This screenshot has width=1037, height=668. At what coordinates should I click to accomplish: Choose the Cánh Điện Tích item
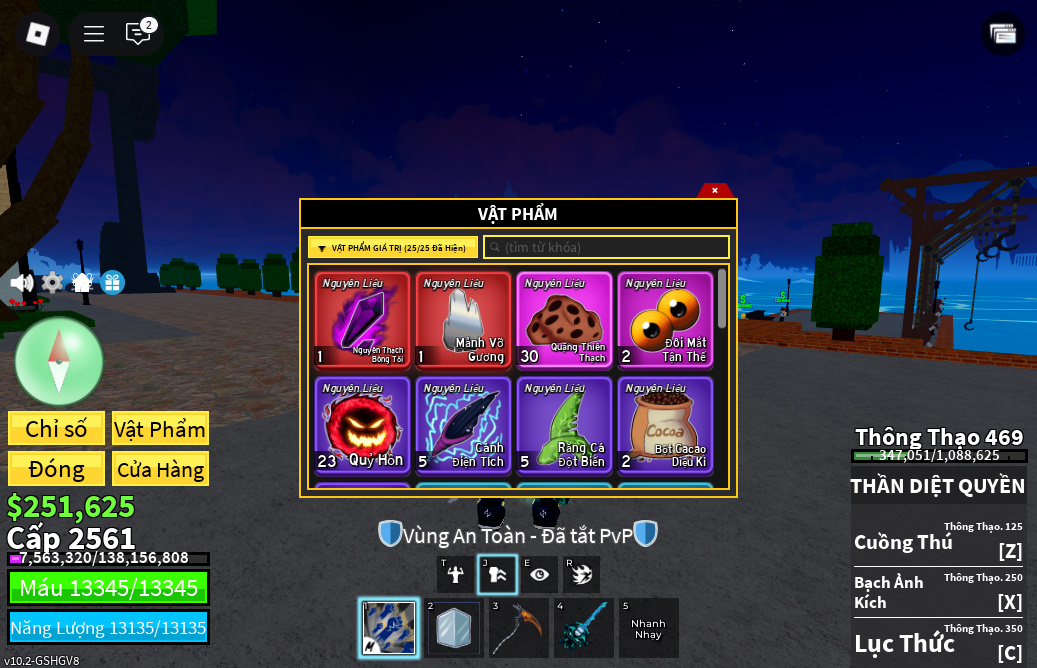tap(463, 424)
